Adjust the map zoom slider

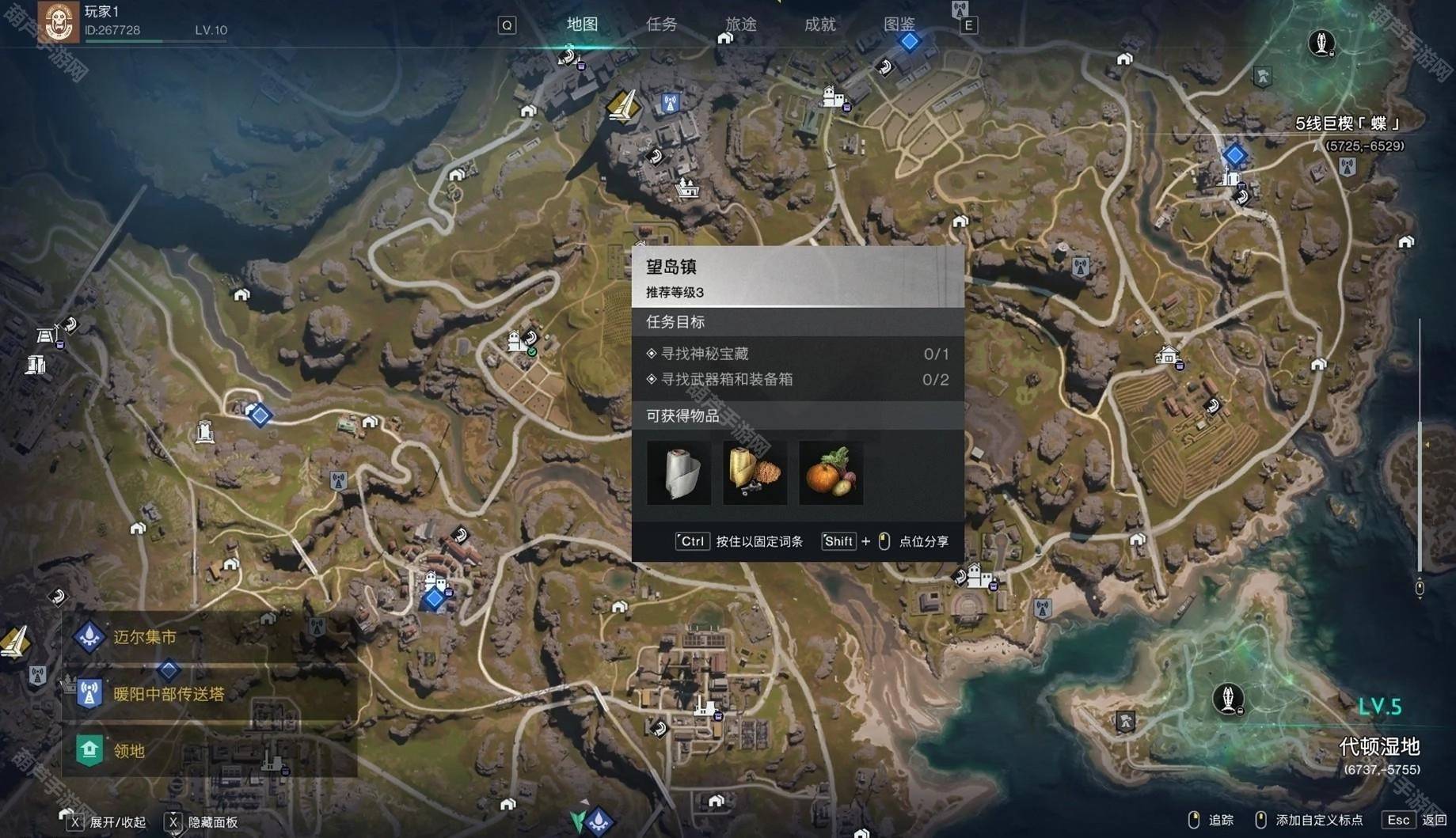click(x=1420, y=443)
